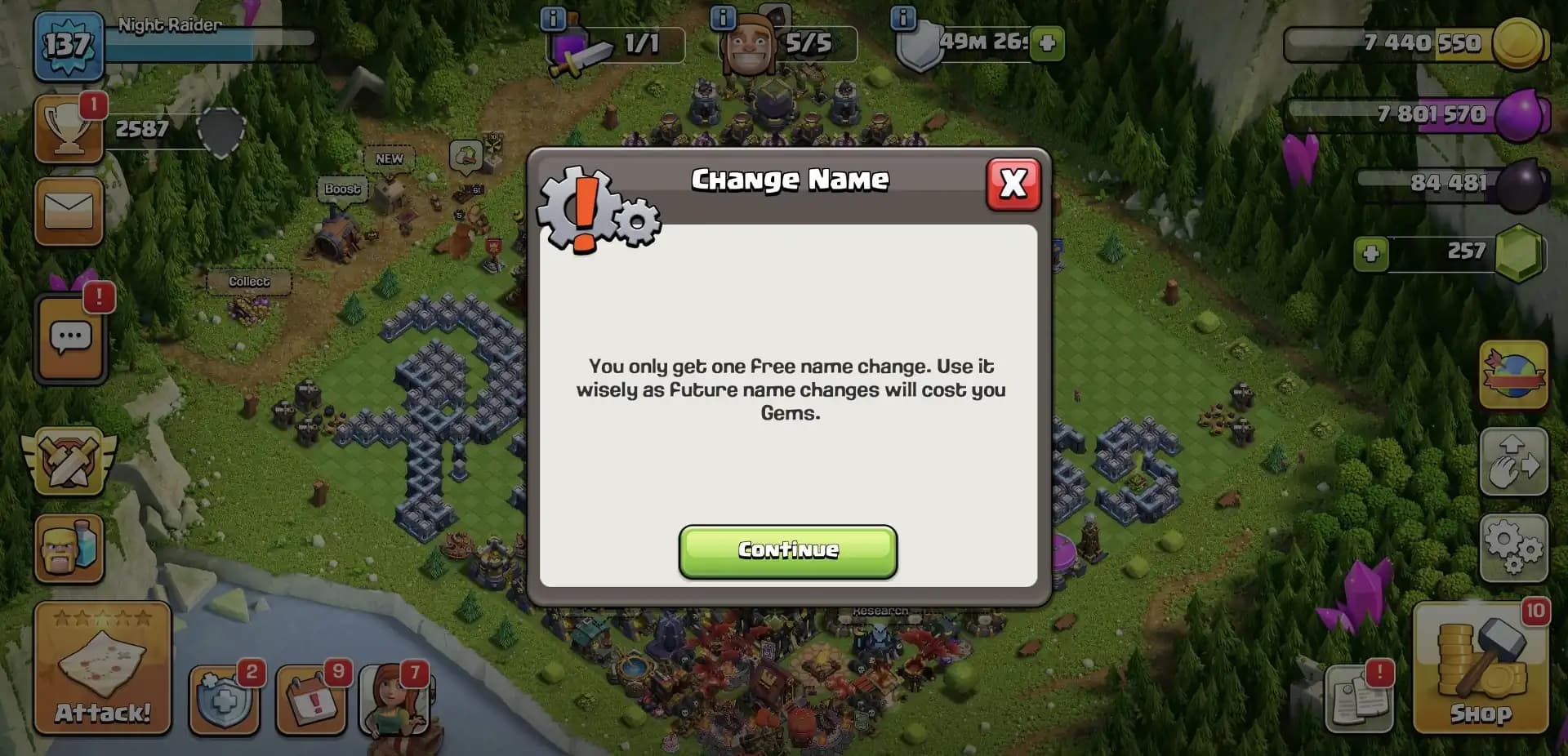Open the game settings gear
1568x756 pixels.
(1515, 545)
